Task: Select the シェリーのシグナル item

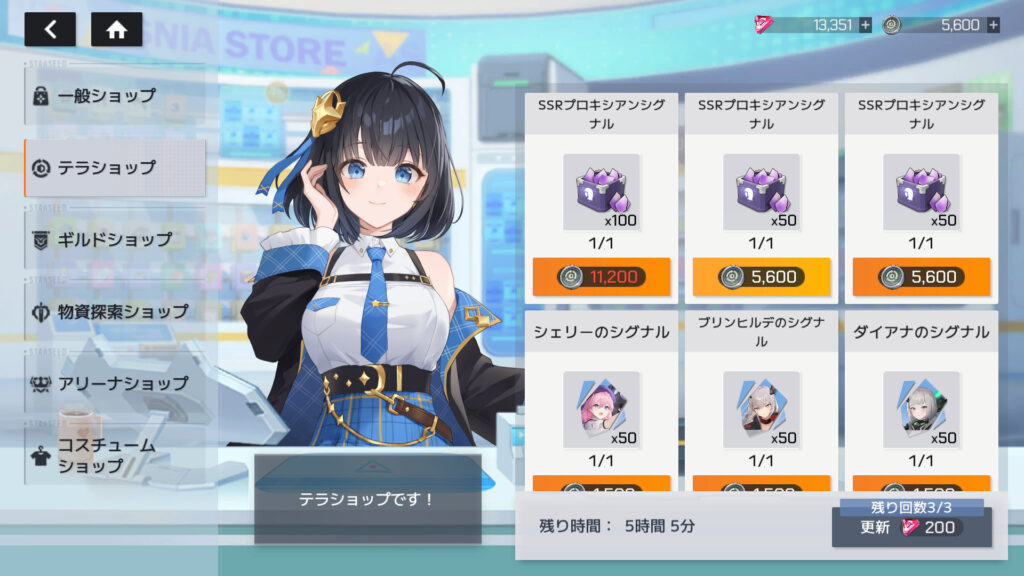Action: tap(601, 400)
